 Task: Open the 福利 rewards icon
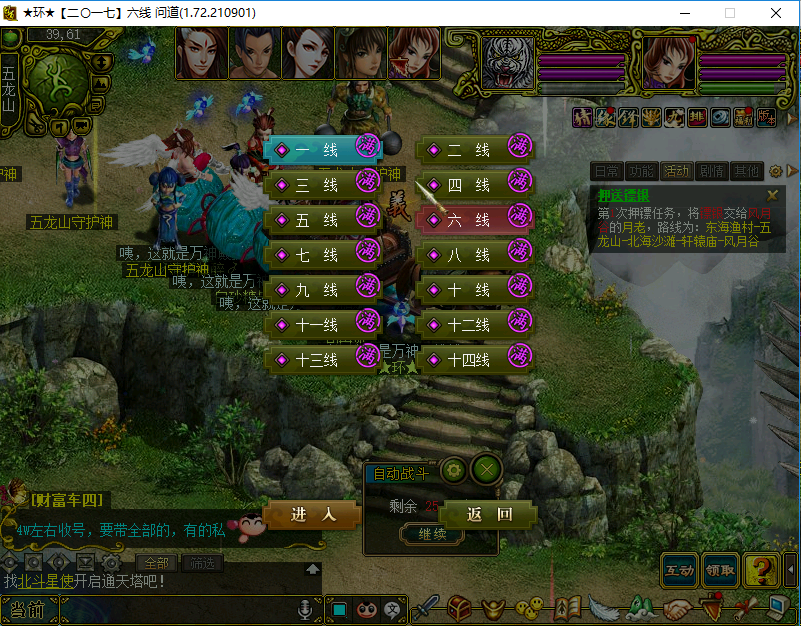pyautogui.click(x=741, y=117)
